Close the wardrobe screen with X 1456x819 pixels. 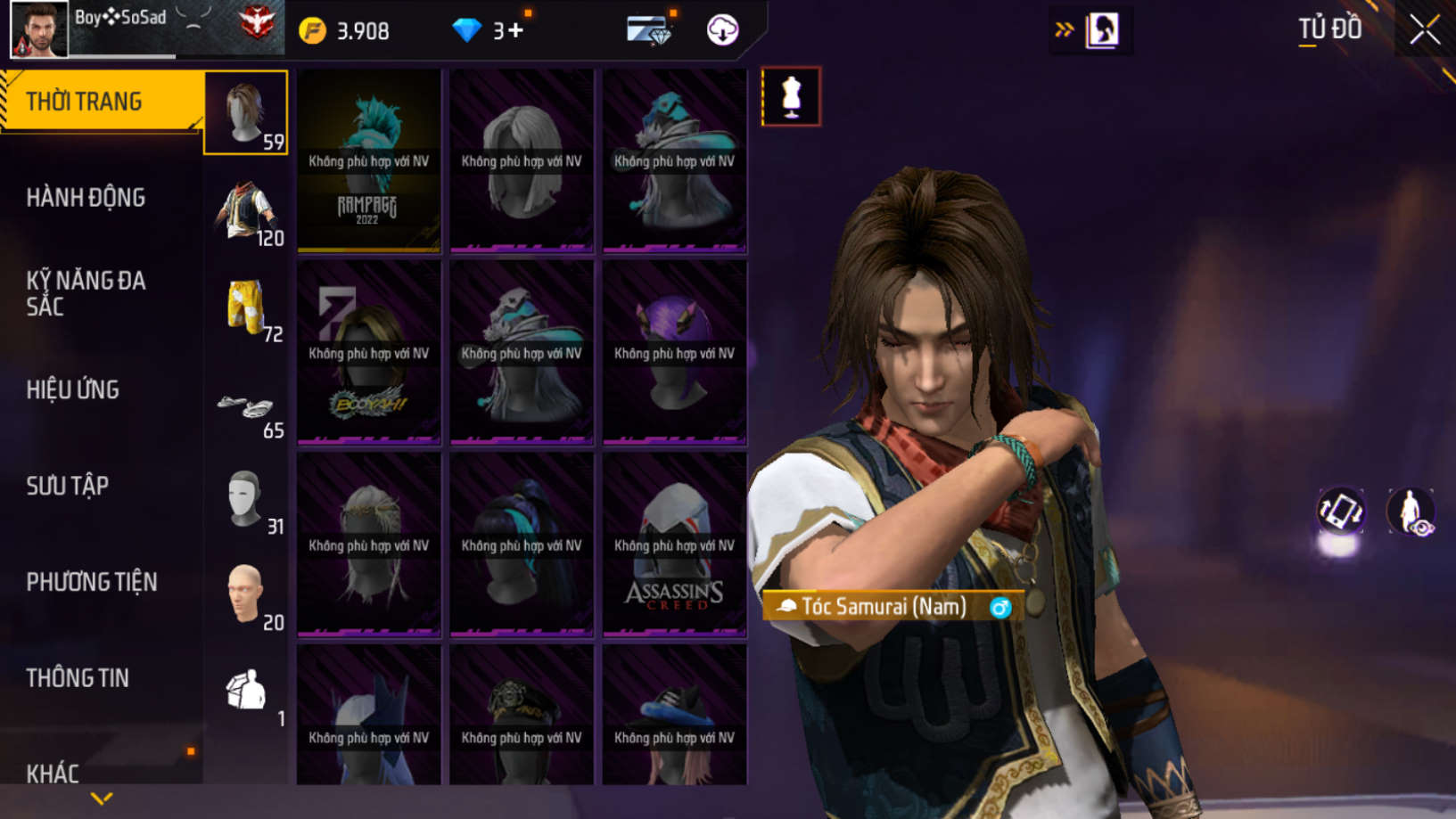[x=1424, y=30]
